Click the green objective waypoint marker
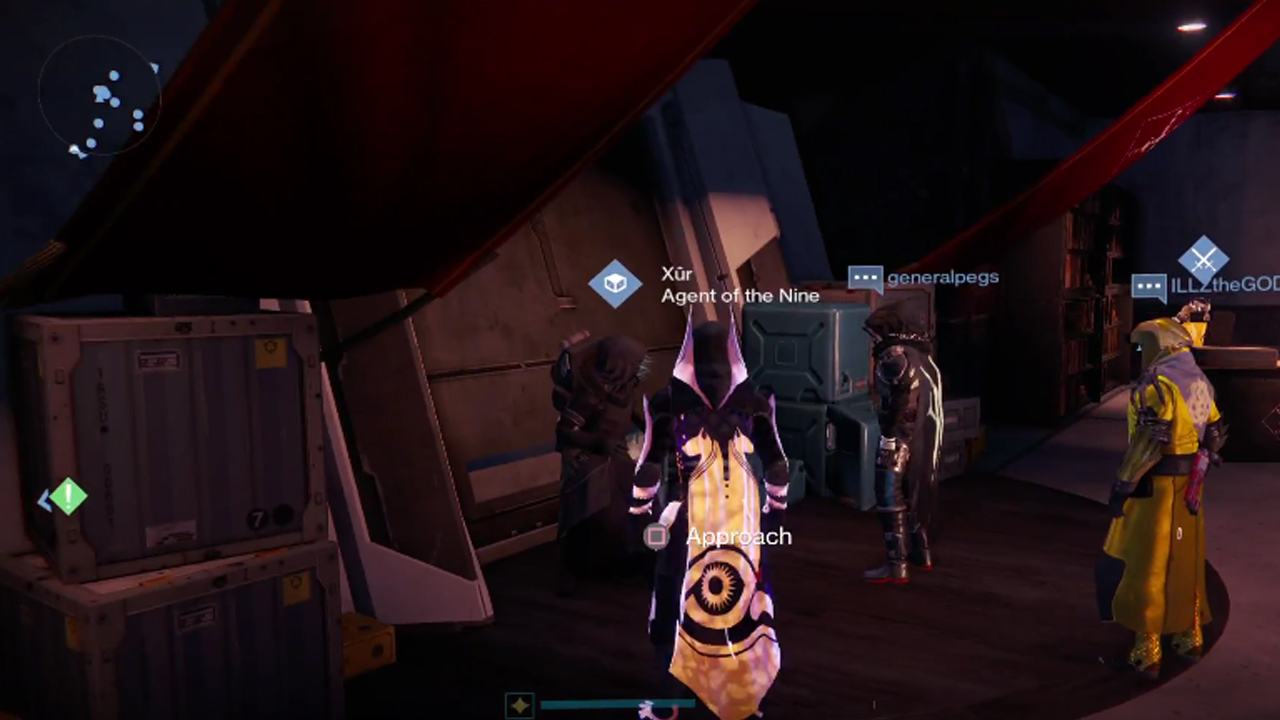 pos(68,496)
